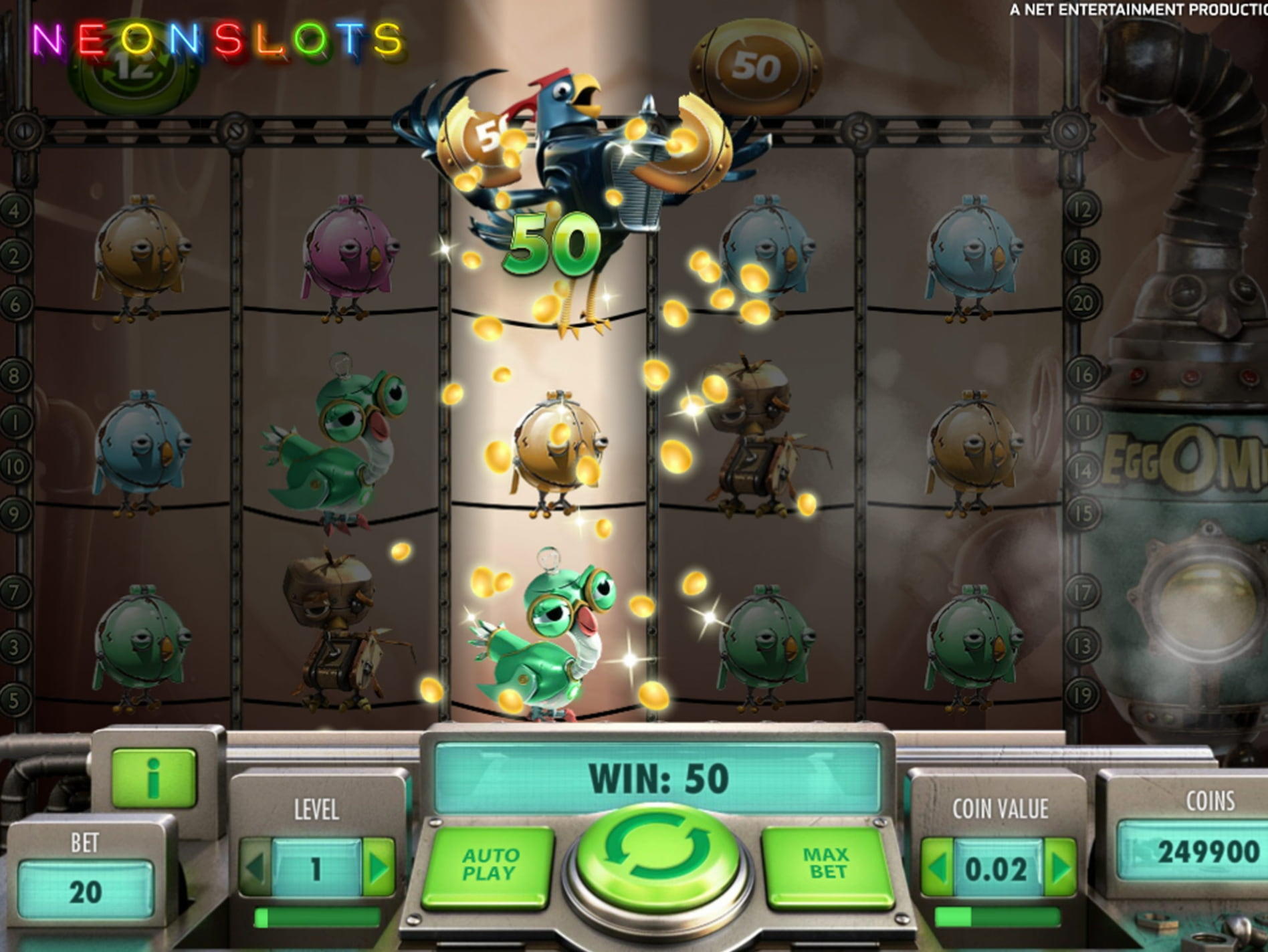
Task: Visit the NeonSlots logo link
Action: pos(217,40)
